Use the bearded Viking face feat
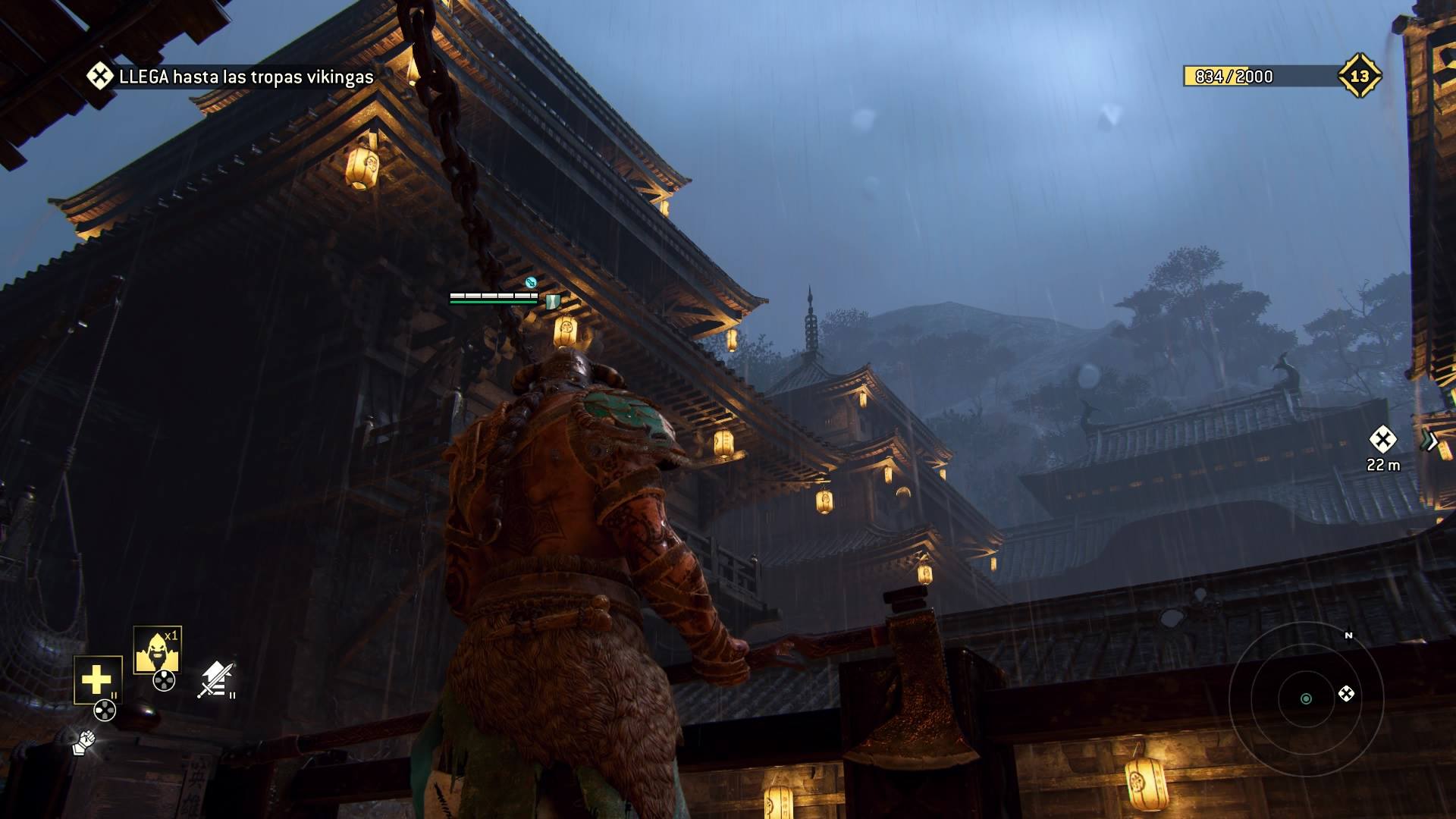This screenshot has height=819, width=1456. tap(157, 650)
